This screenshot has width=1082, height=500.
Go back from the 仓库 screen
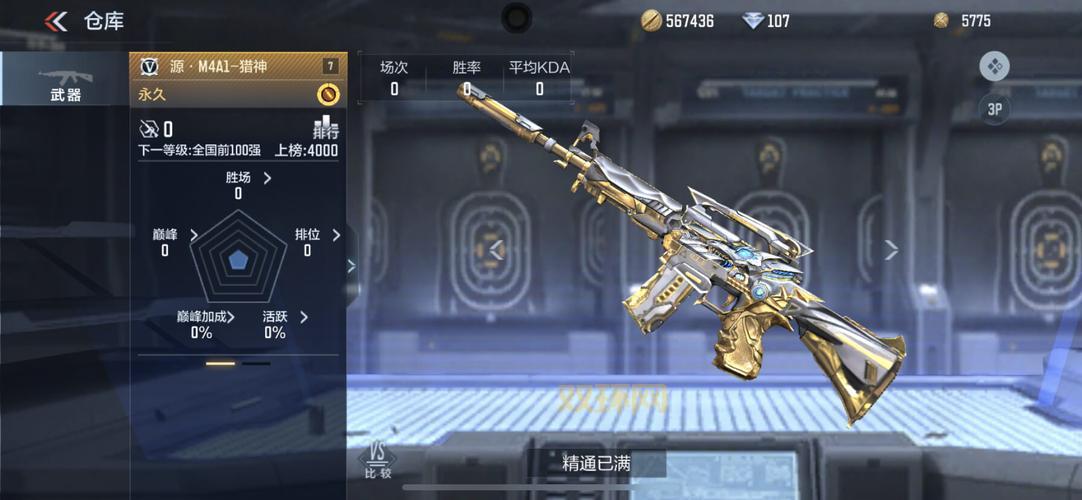[56, 21]
